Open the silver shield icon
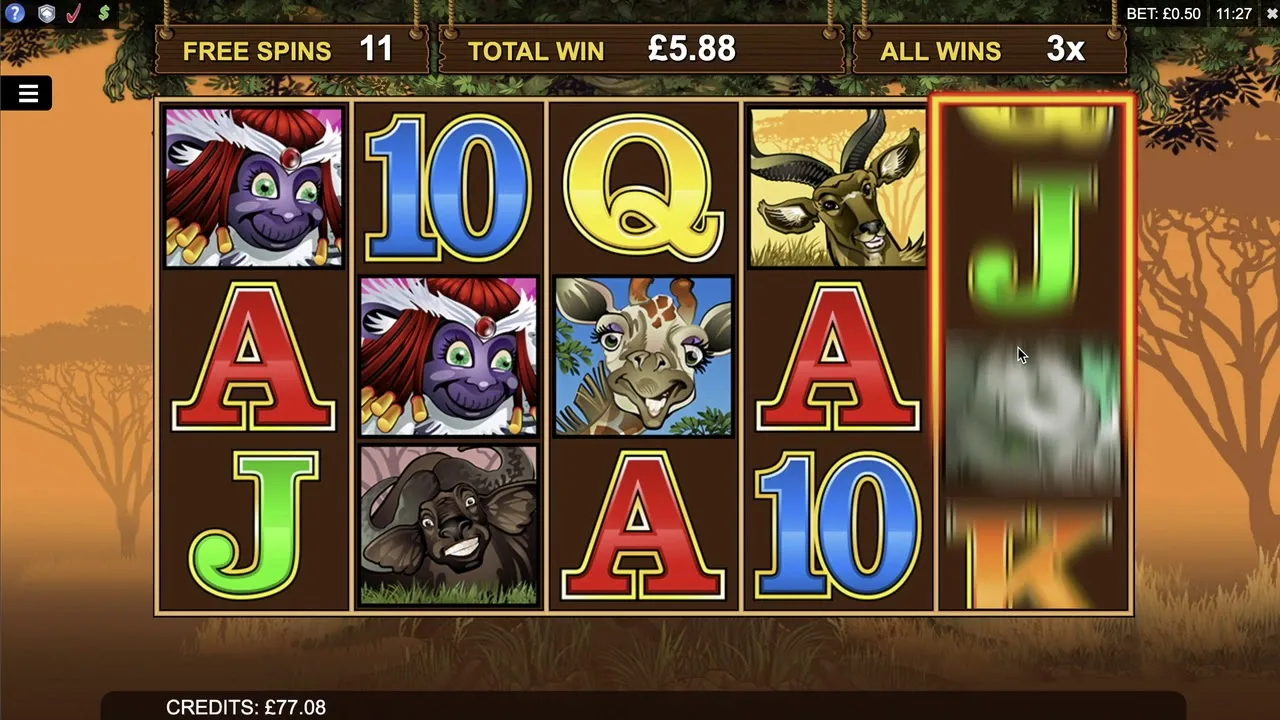1280x720 pixels. coord(46,14)
